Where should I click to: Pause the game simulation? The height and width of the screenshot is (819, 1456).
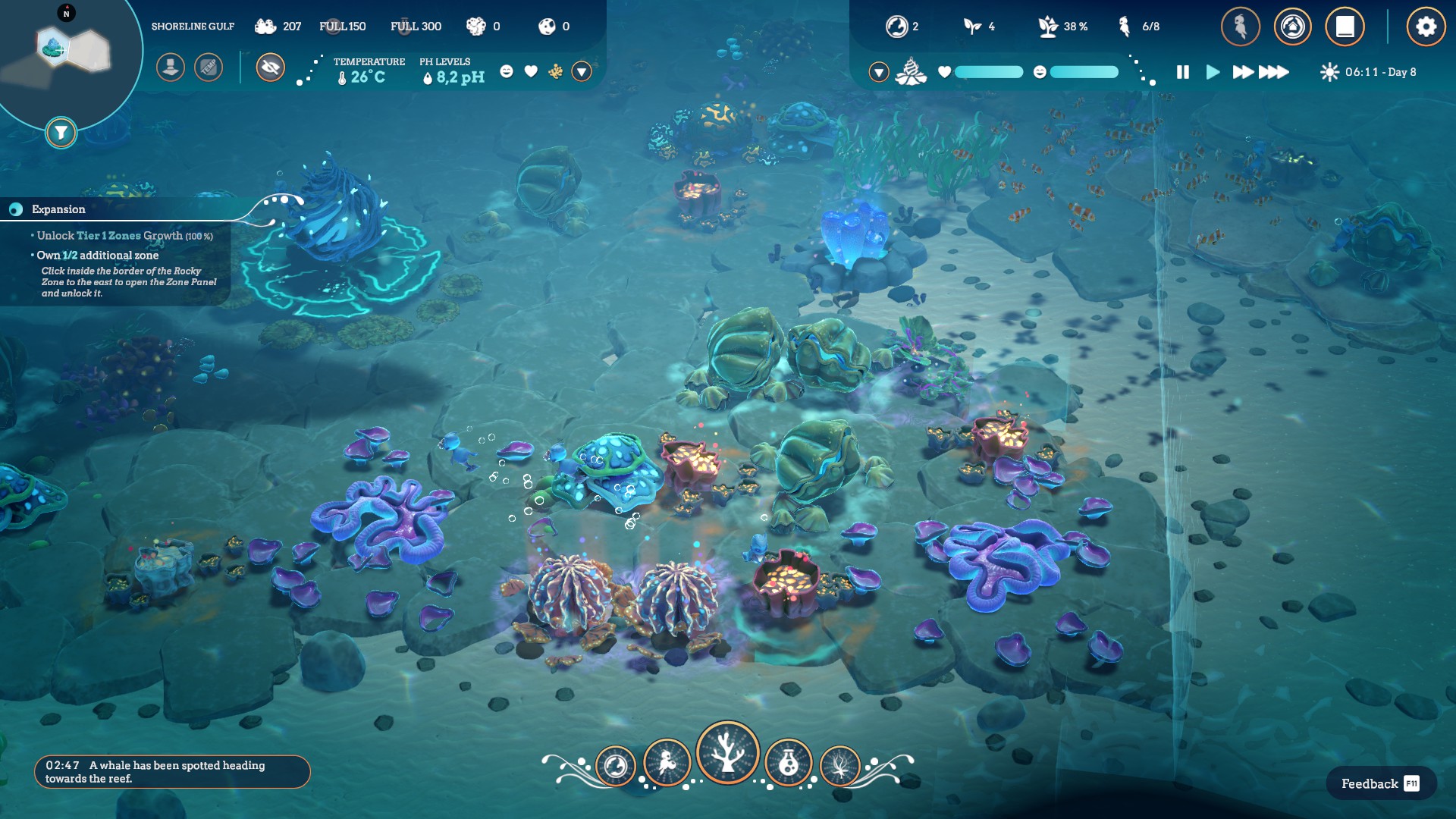point(1183,72)
